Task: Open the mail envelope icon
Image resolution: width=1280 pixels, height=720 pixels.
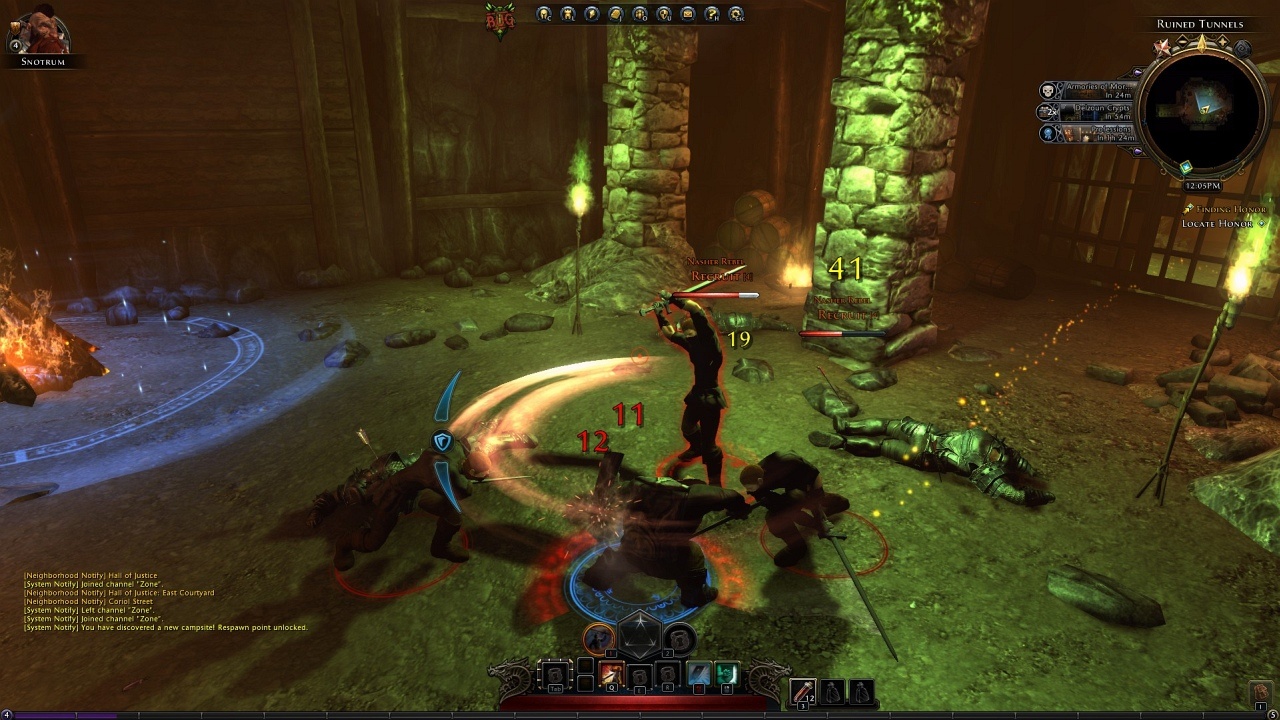Action: click(688, 14)
